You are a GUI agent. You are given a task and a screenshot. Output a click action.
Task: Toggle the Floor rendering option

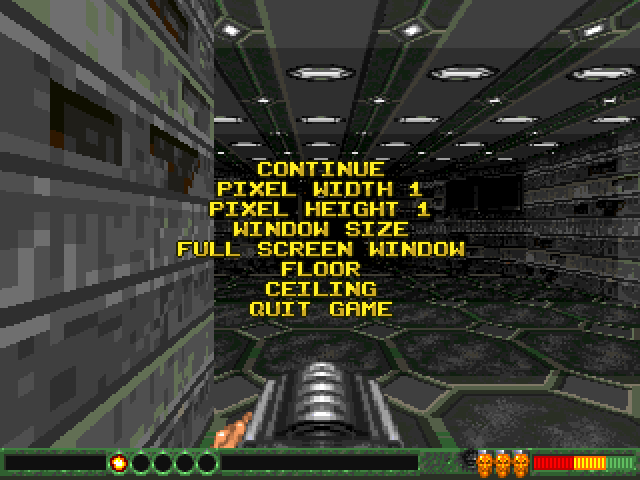[320, 269]
